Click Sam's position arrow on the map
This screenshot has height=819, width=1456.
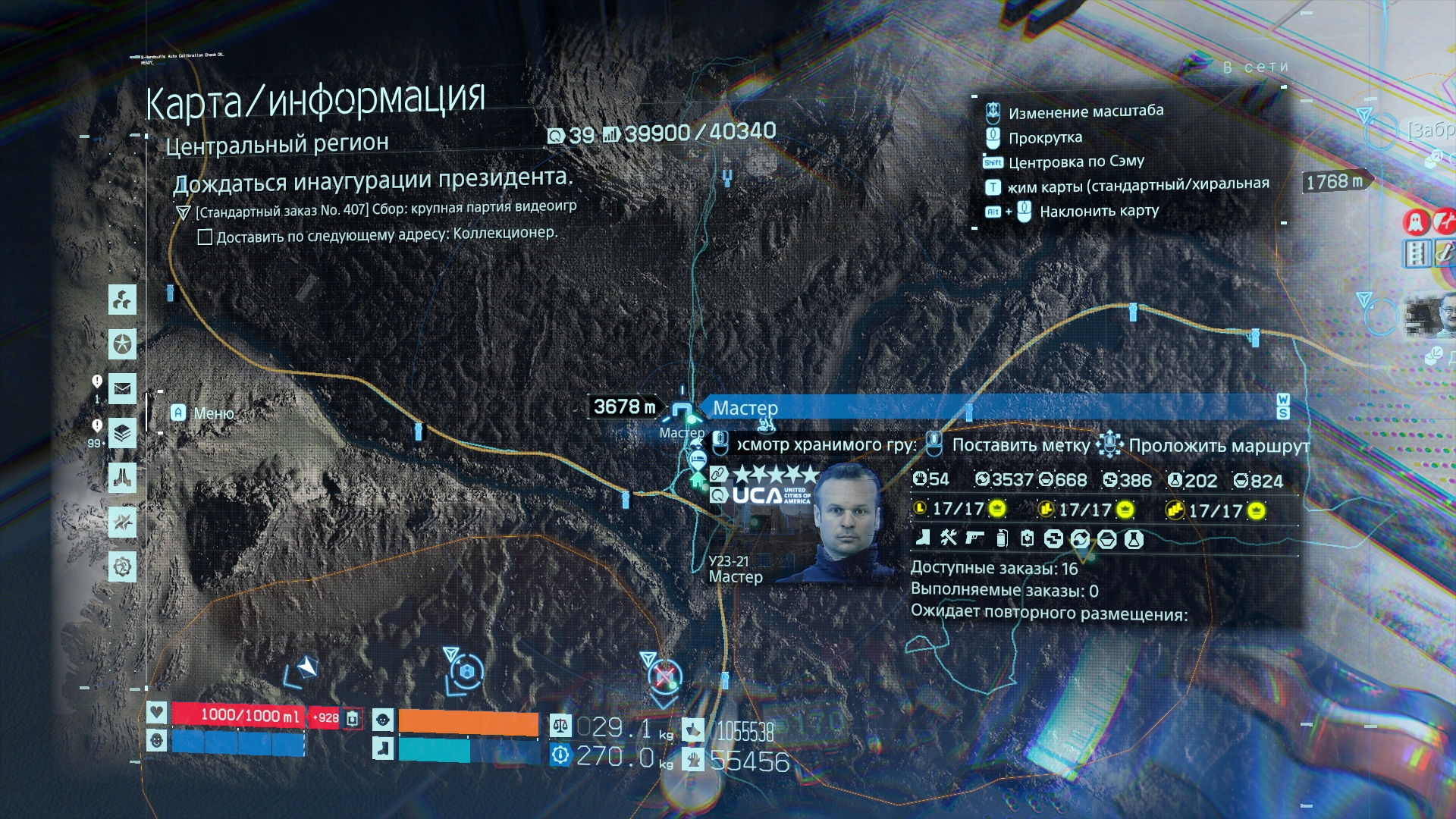point(307,667)
